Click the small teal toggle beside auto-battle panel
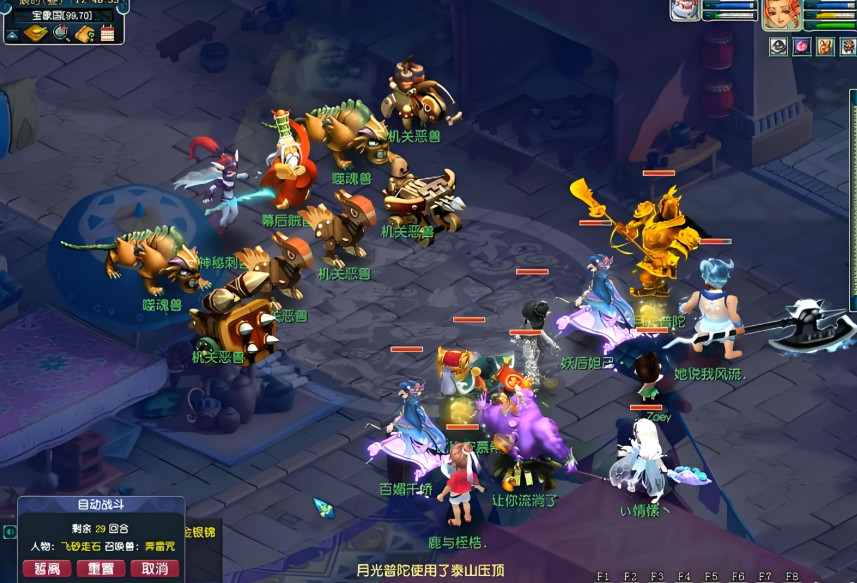The height and width of the screenshot is (583, 857). coord(9,532)
